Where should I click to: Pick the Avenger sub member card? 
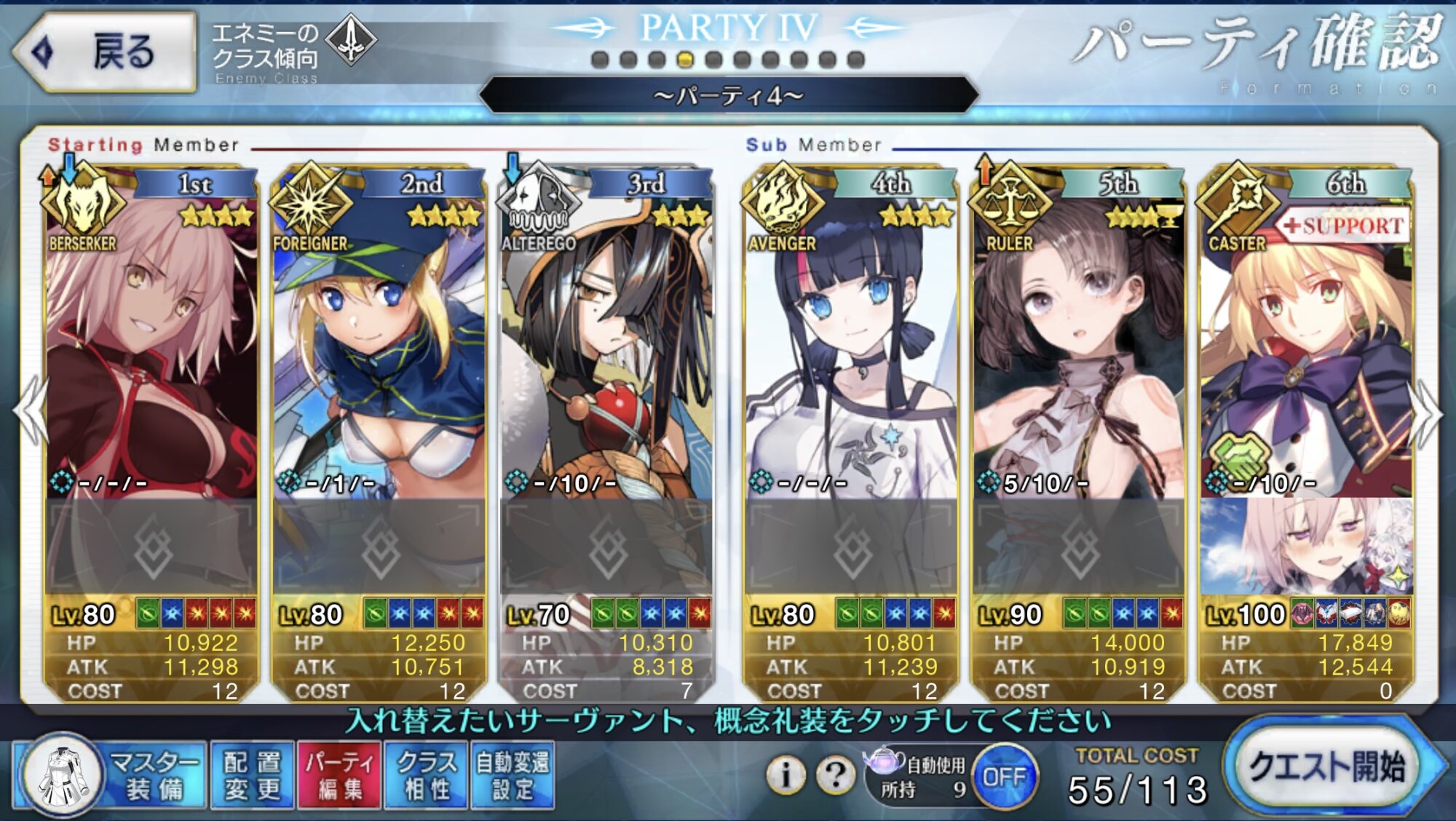[x=850, y=349]
